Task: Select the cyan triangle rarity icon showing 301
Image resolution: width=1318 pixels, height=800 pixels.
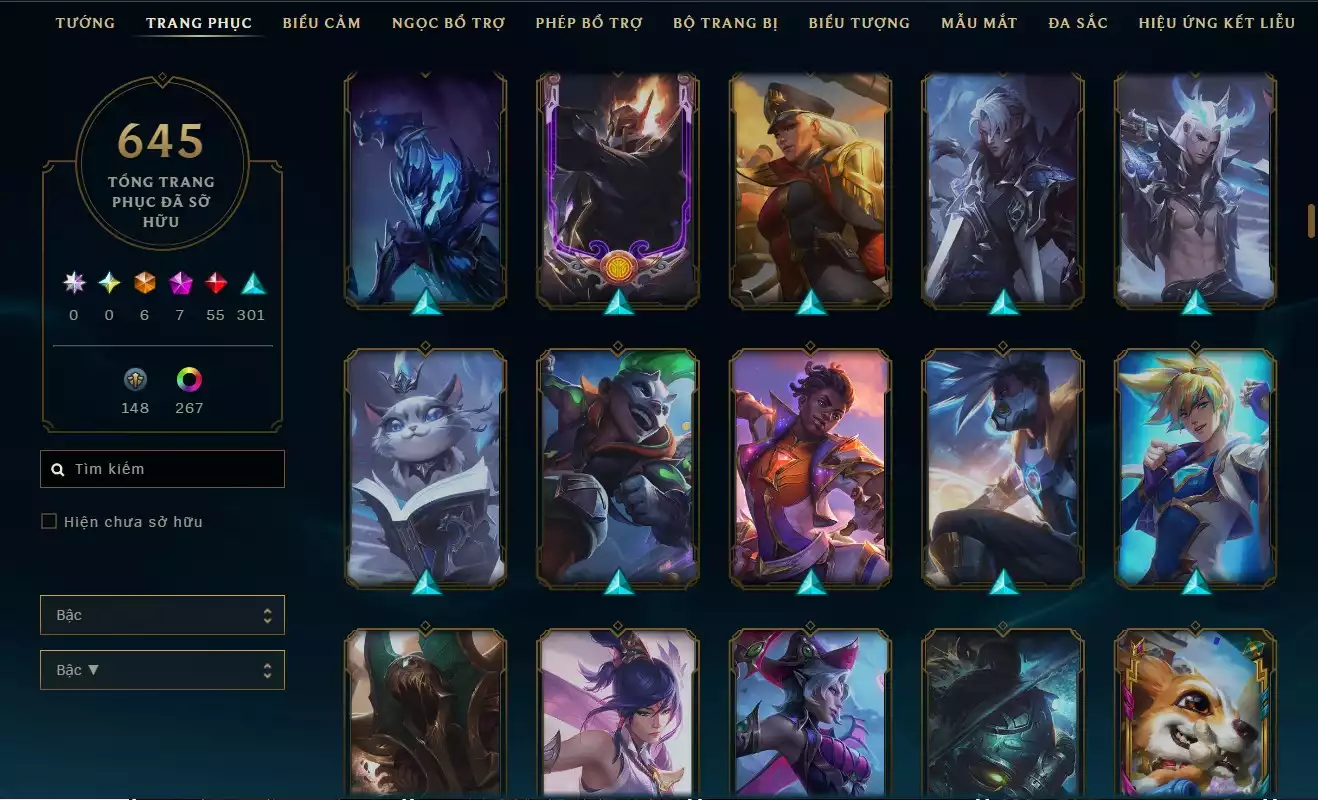Action: [252, 282]
